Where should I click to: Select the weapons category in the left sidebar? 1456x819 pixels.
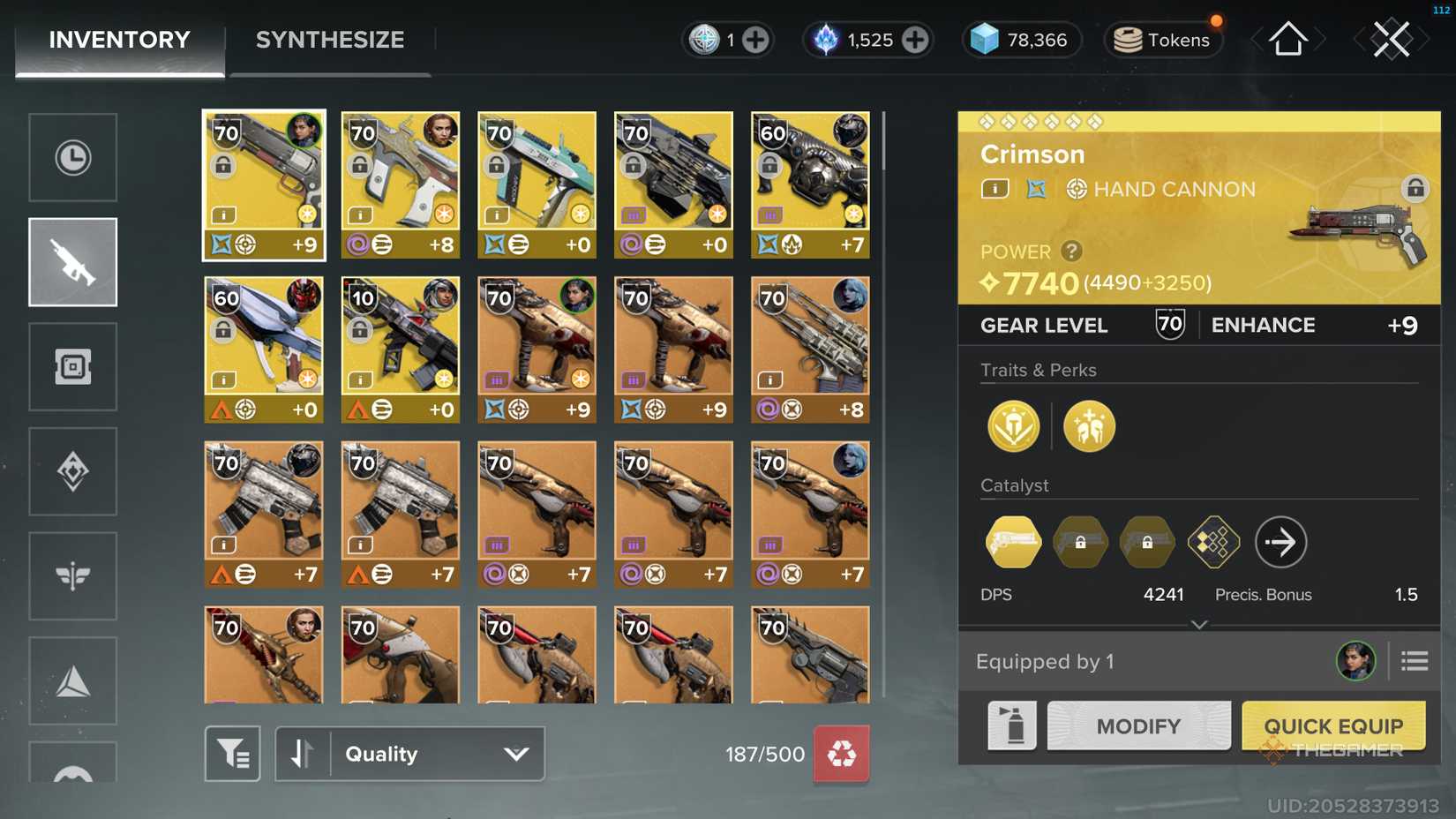click(x=73, y=261)
